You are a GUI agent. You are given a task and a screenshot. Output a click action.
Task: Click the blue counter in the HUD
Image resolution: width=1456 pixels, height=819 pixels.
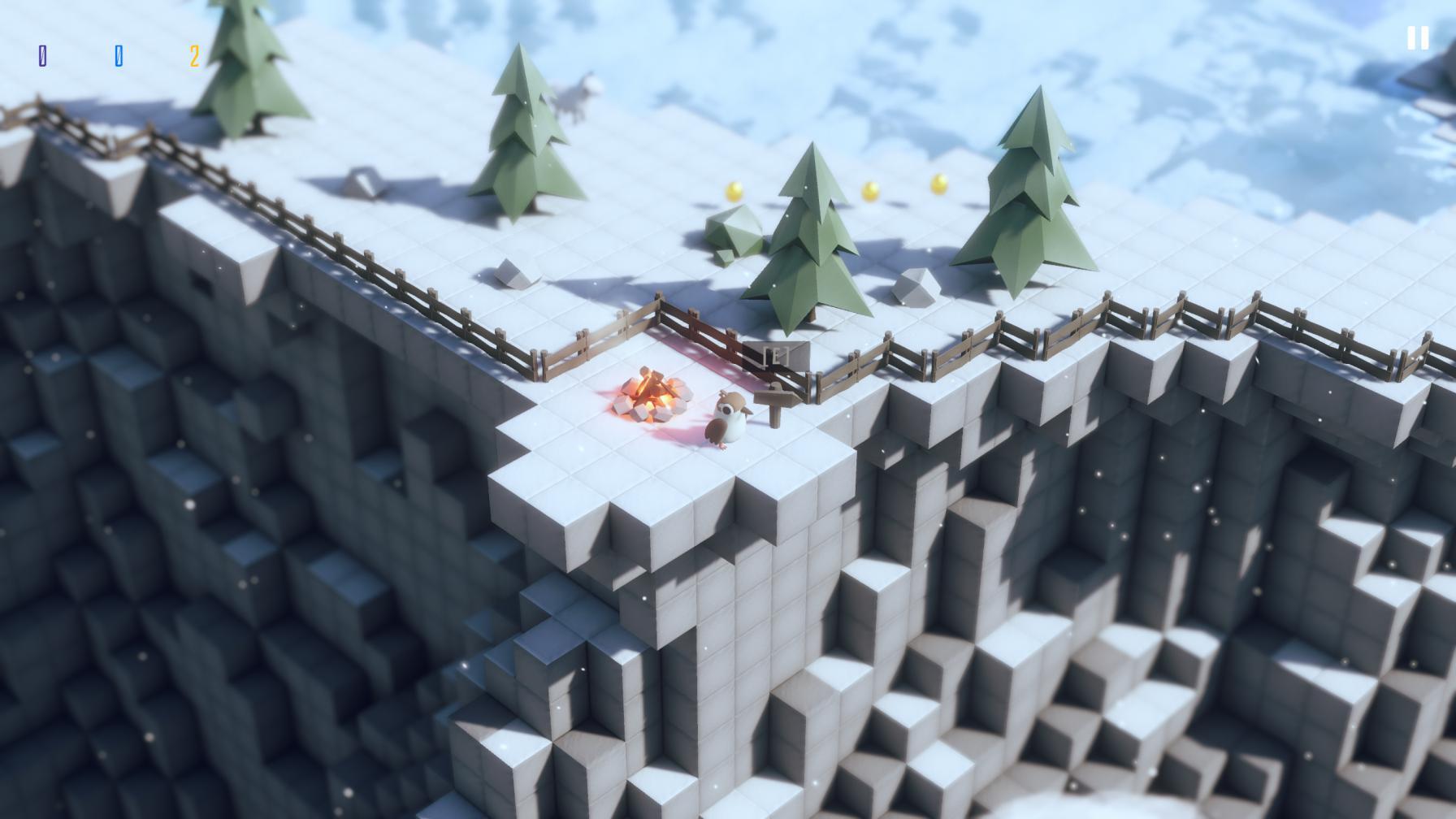coord(120,55)
